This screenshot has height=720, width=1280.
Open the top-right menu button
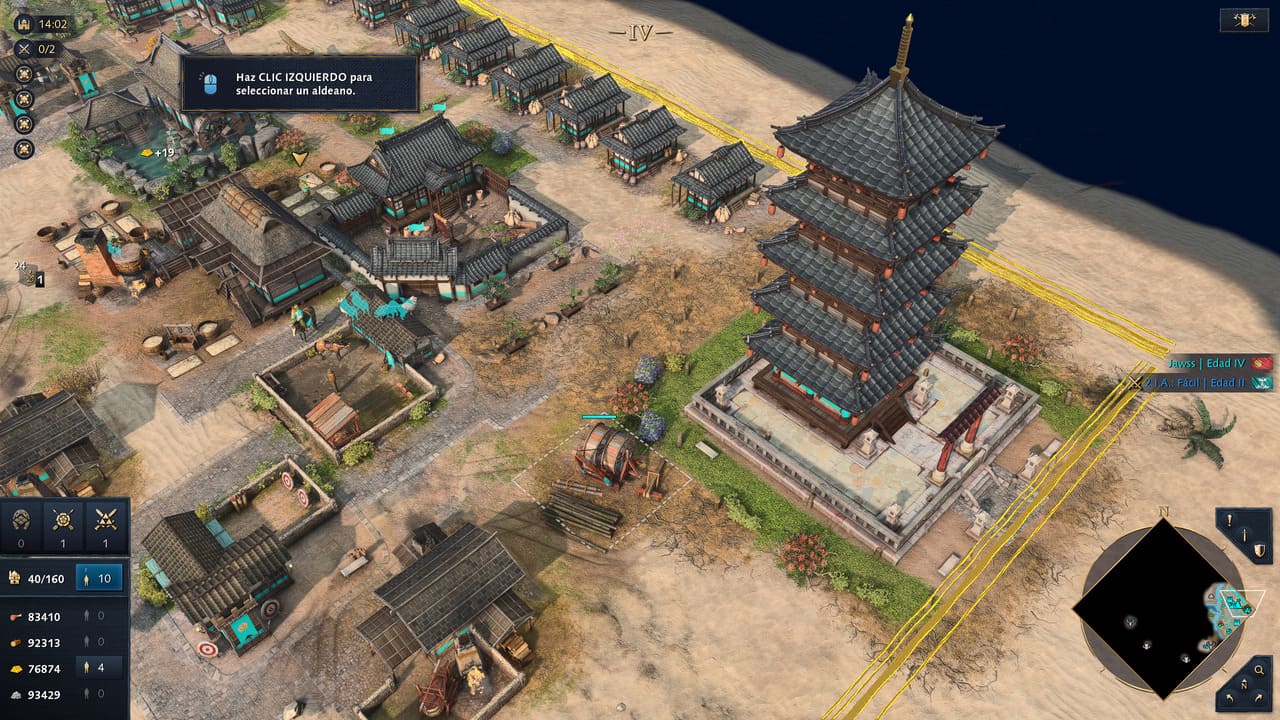1244,20
